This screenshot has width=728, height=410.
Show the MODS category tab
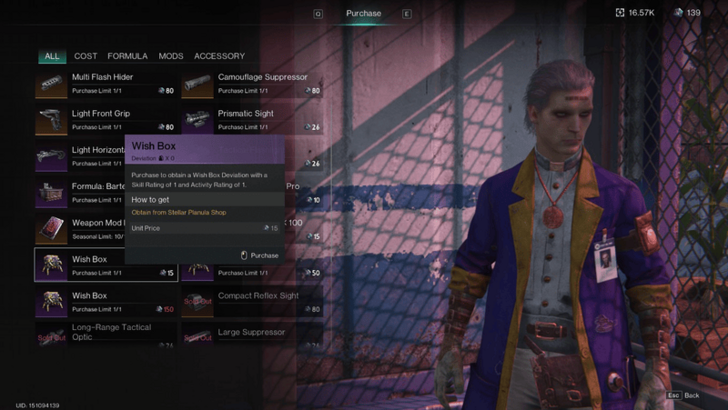(x=171, y=56)
